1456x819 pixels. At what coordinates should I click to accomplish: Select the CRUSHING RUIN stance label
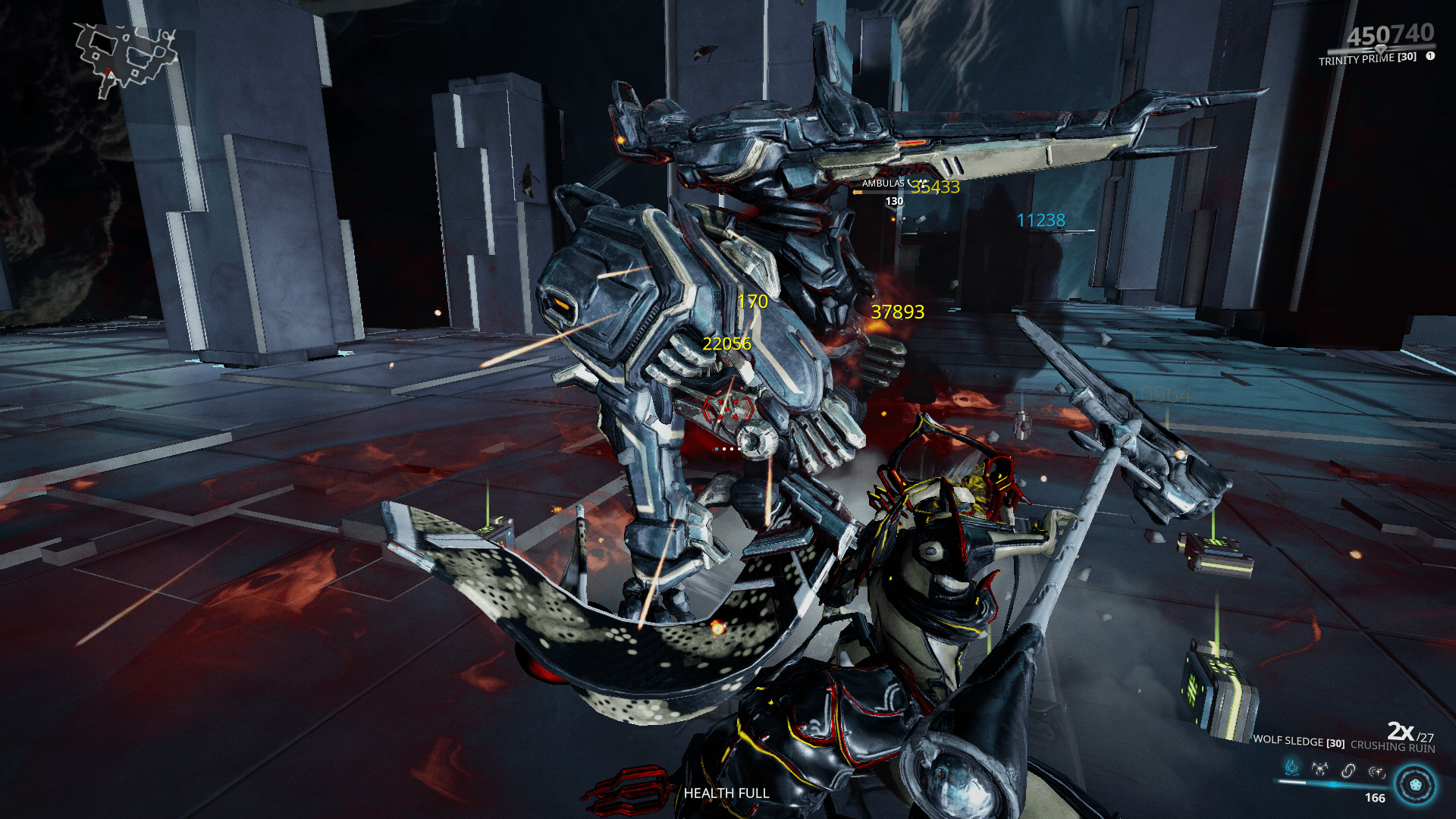click(x=1395, y=746)
